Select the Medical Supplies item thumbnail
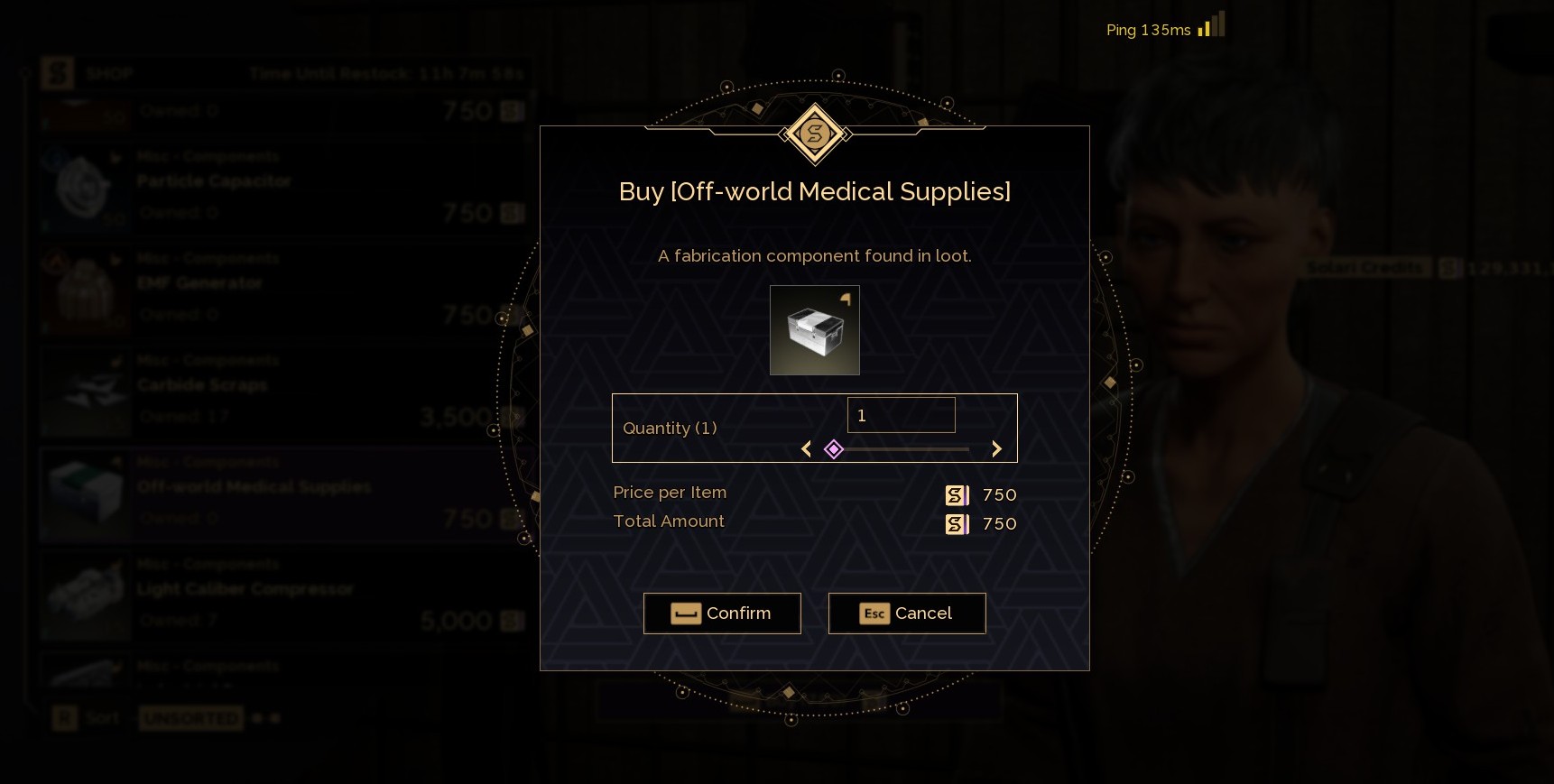The height and width of the screenshot is (784, 1554). click(814, 330)
